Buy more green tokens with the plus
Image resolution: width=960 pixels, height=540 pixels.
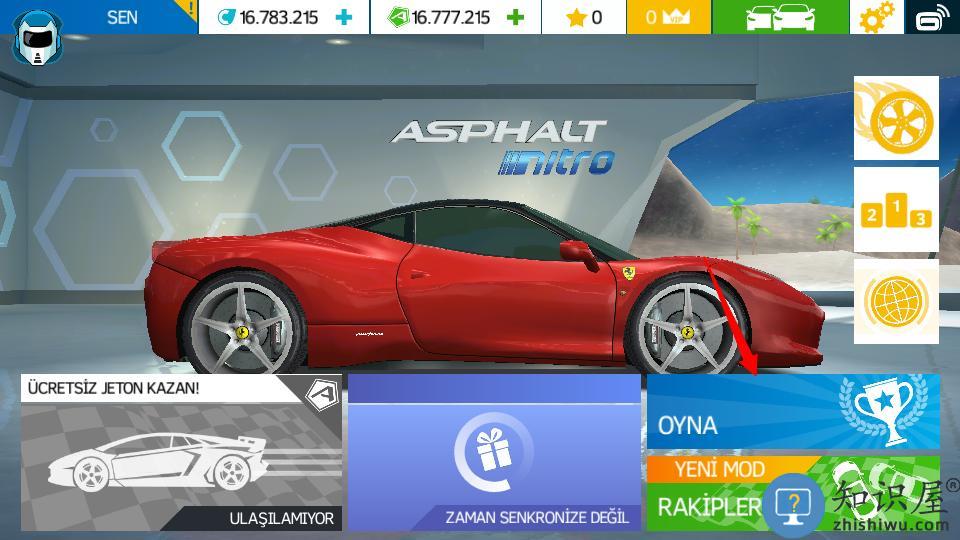click(516, 17)
